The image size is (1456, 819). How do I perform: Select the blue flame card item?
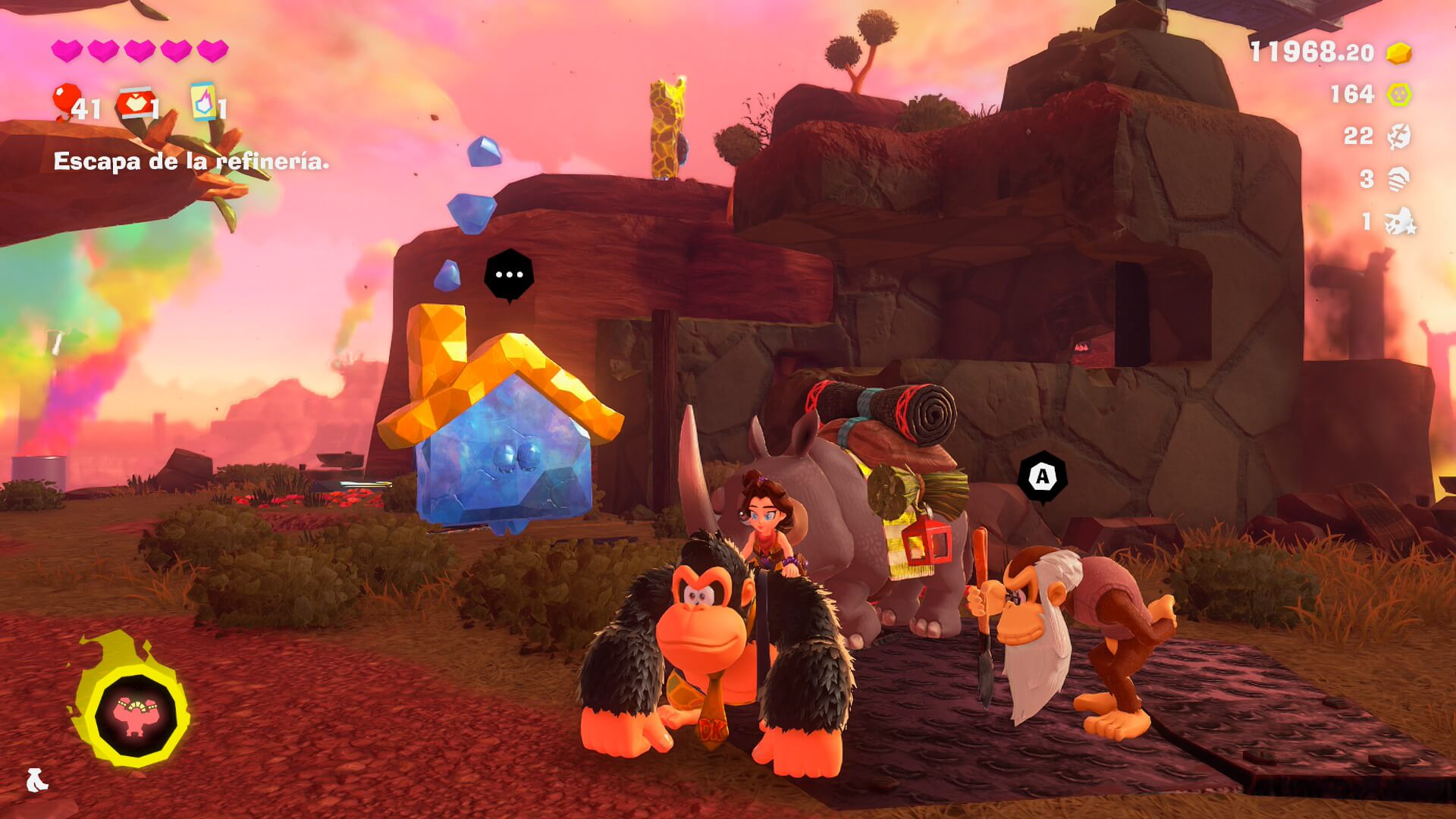(x=203, y=102)
